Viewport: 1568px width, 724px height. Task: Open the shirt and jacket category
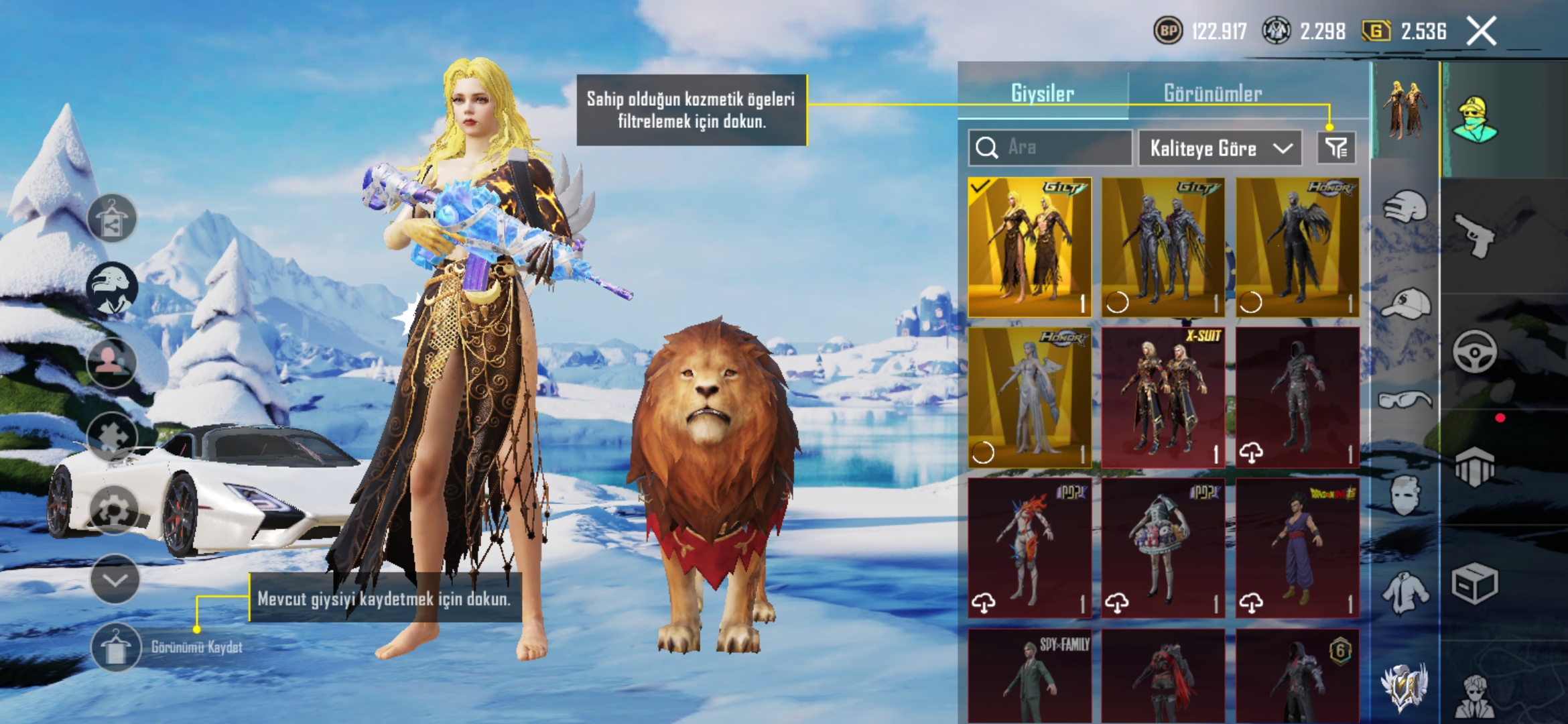pos(1405,593)
